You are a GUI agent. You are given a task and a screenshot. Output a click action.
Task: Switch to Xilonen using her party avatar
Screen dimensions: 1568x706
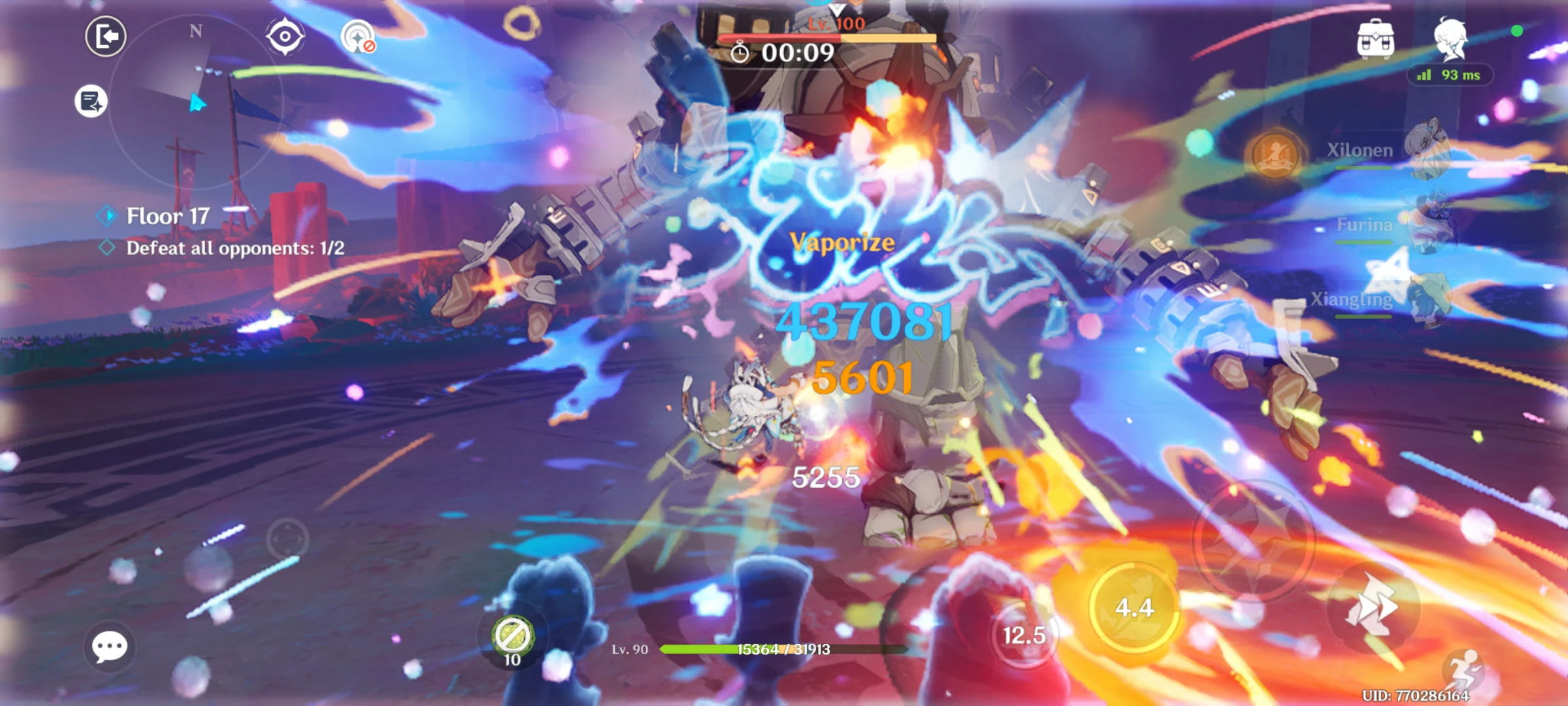coord(1428,150)
